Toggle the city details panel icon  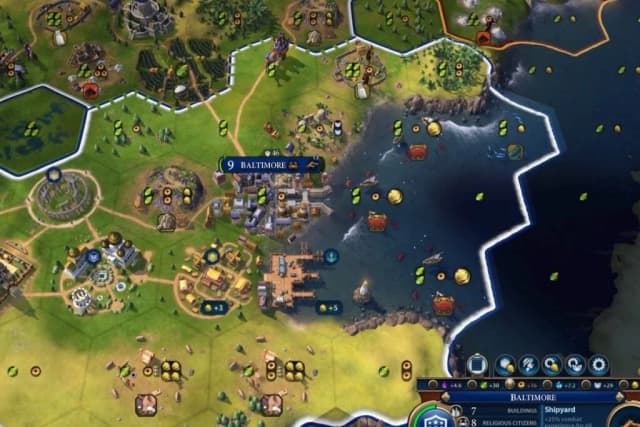point(477,365)
